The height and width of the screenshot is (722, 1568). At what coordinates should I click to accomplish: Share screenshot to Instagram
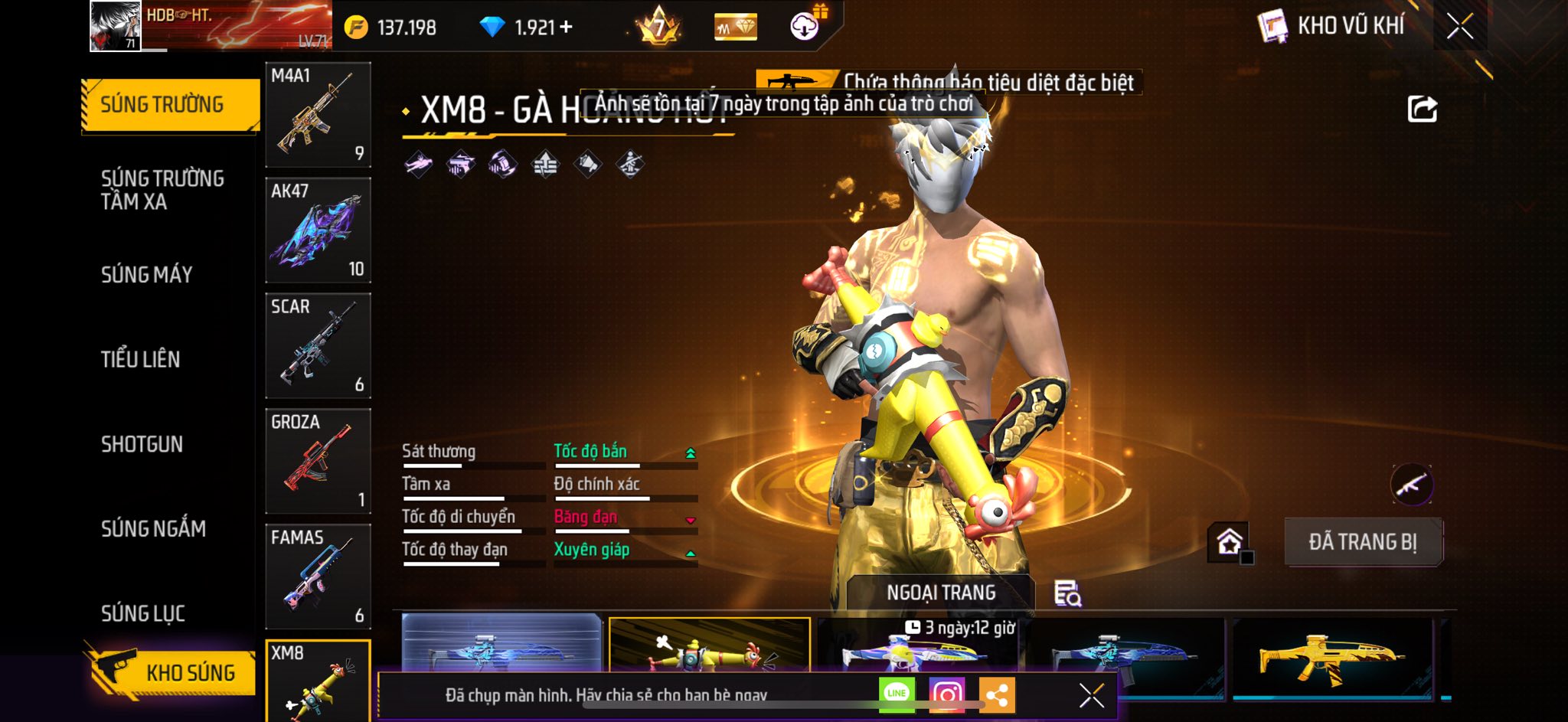[946, 694]
